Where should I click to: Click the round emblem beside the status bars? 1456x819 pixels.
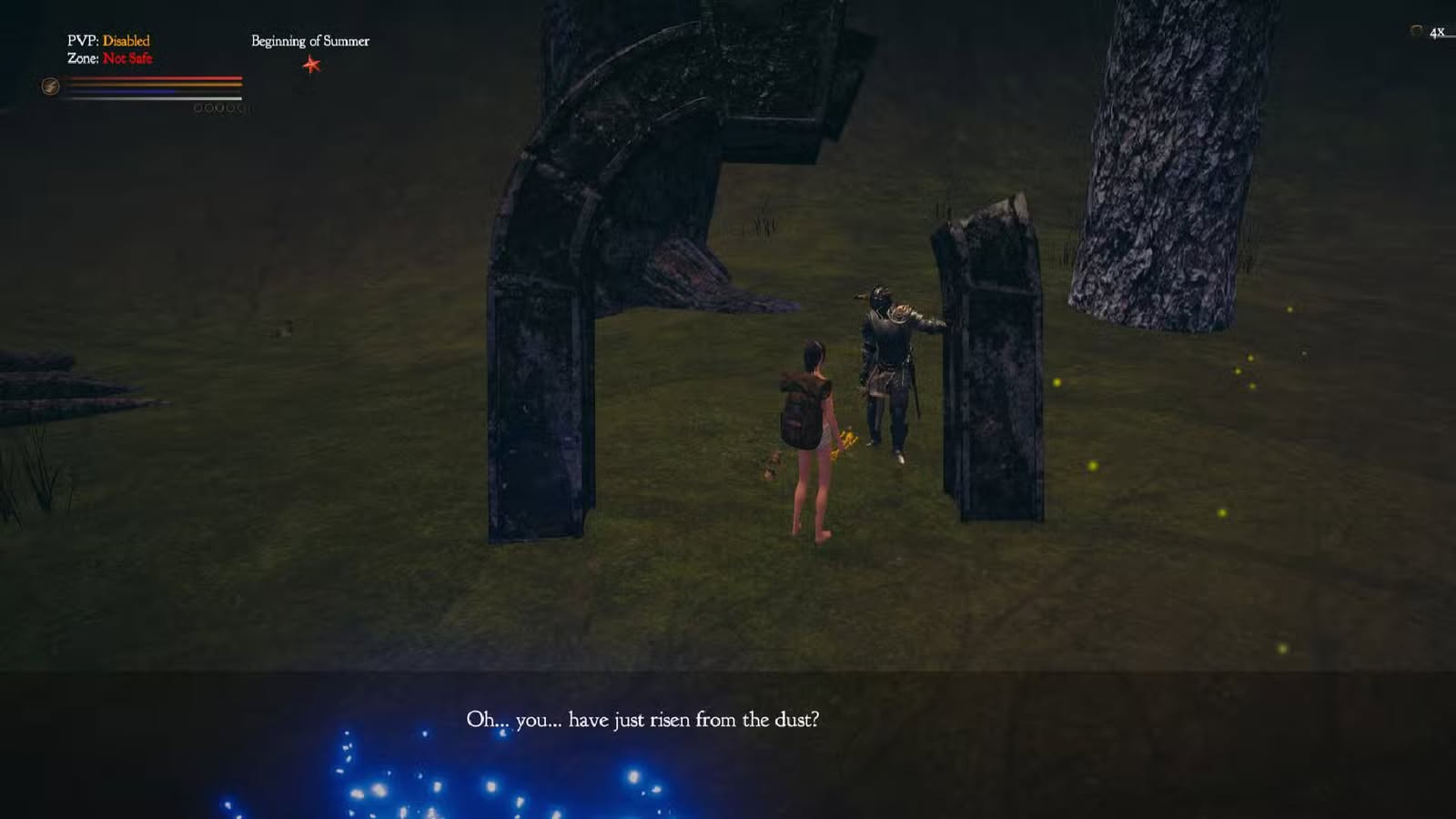(51, 86)
